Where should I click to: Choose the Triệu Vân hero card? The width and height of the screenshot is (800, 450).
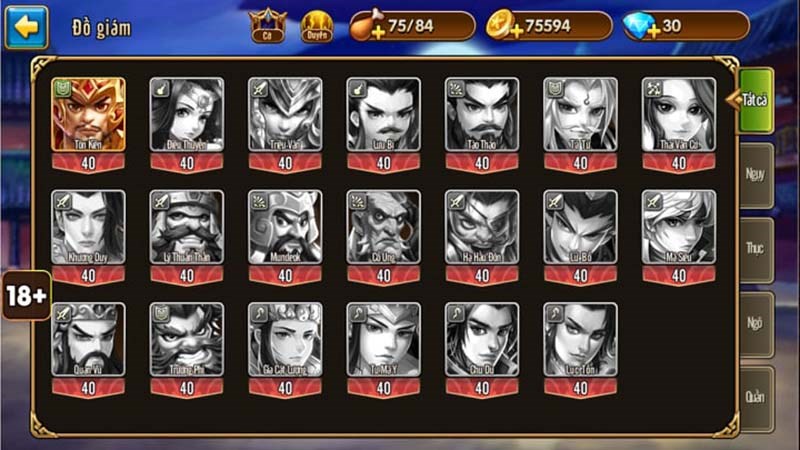[x=285, y=115]
